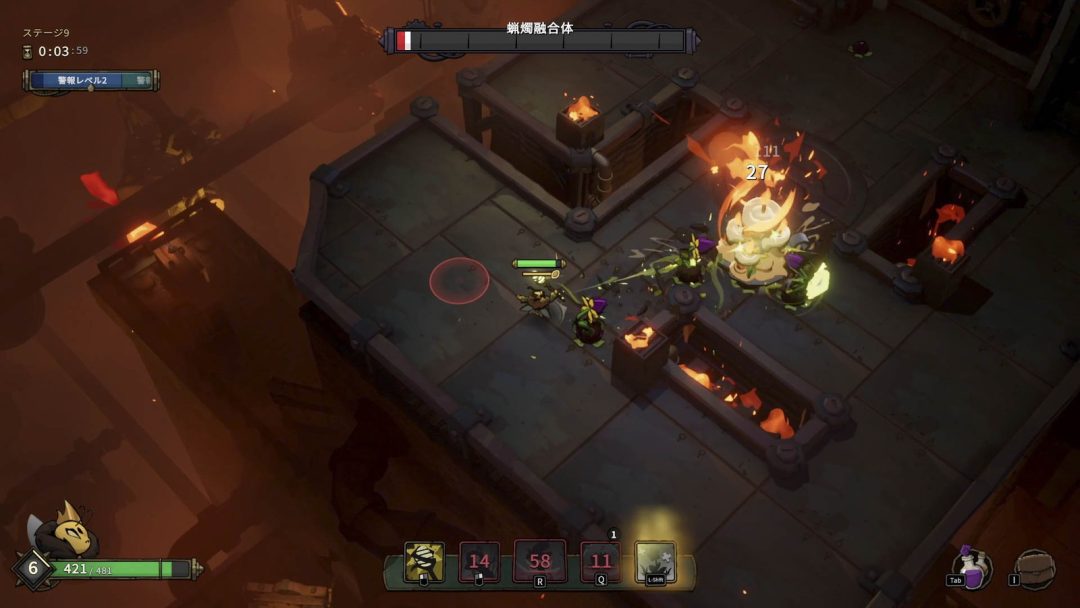Screen dimensions: 1080x608
Task: Select the skill slot with cooldown 14
Action: [479, 562]
